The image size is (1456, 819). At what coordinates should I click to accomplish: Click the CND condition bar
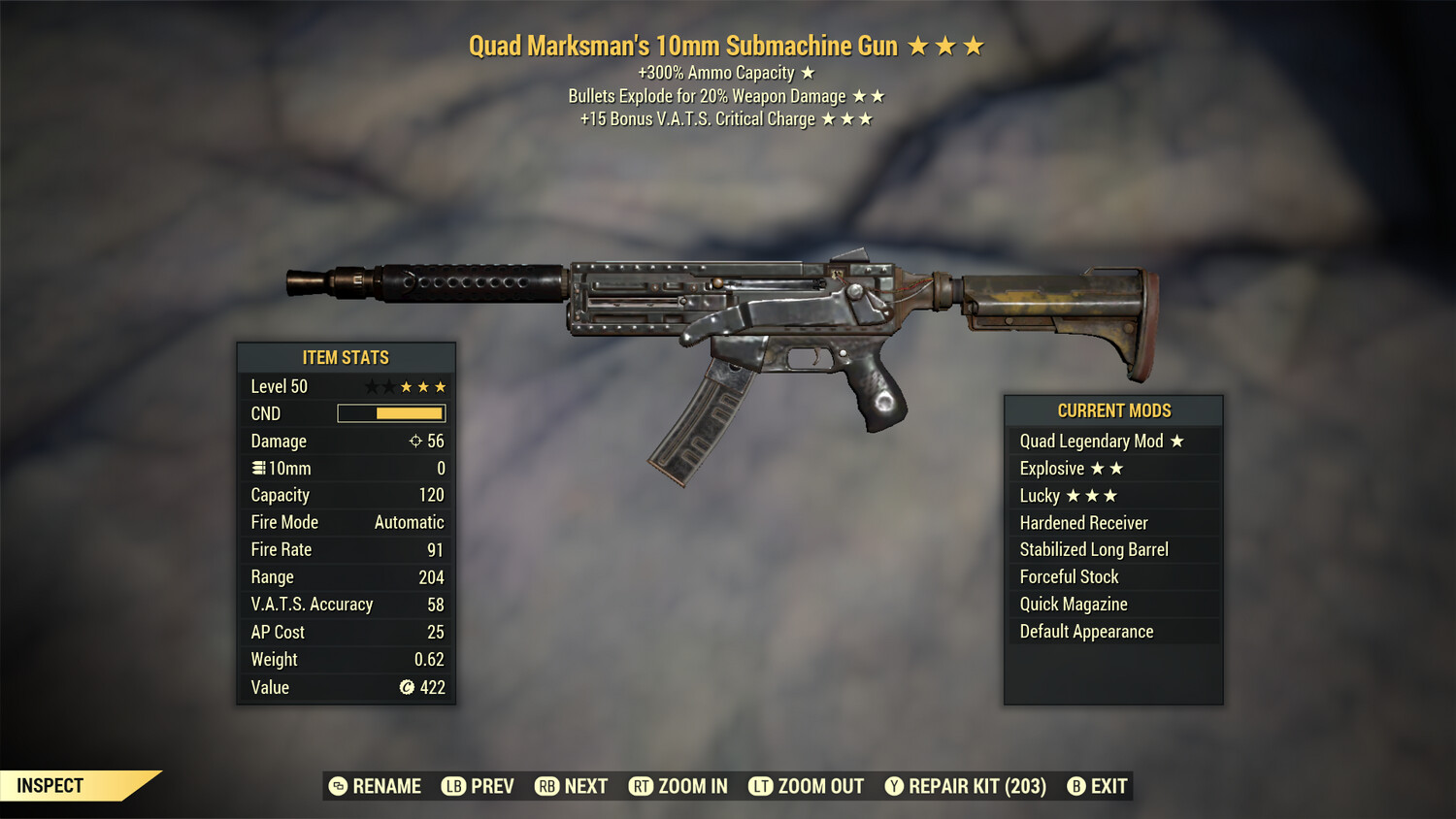[x=391, y=412]
